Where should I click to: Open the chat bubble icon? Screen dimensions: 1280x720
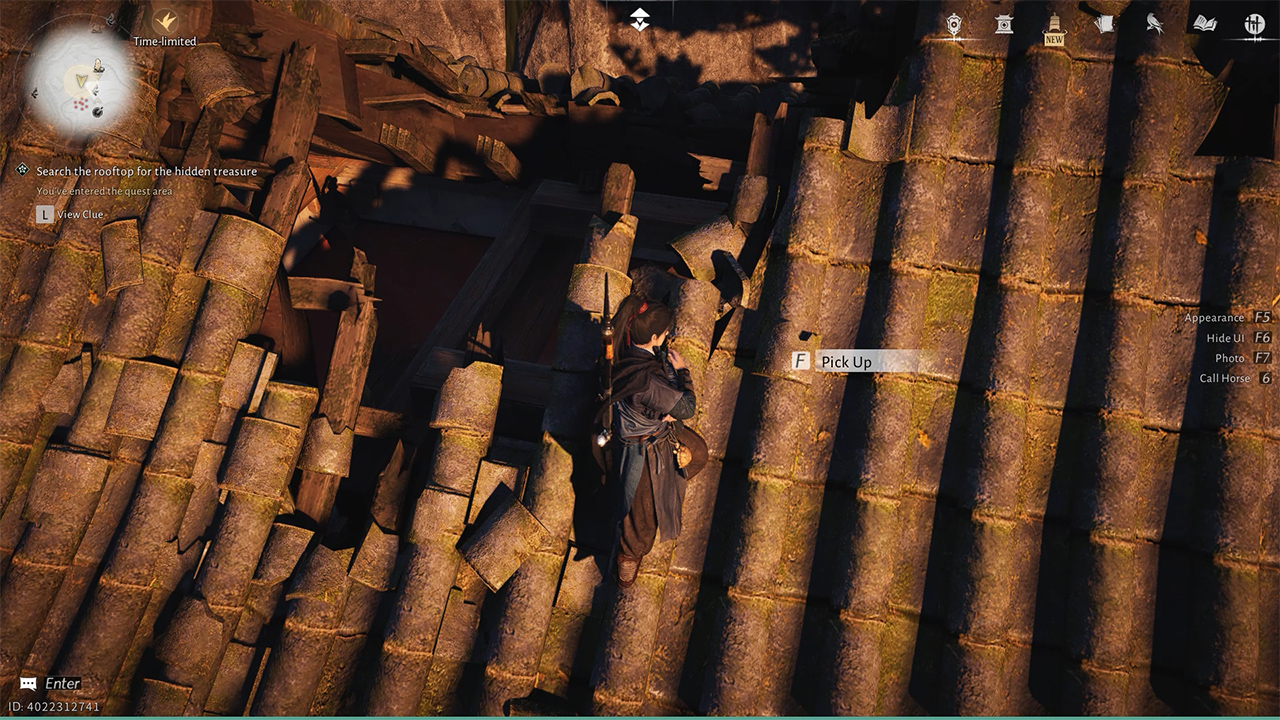click(29, 684)
